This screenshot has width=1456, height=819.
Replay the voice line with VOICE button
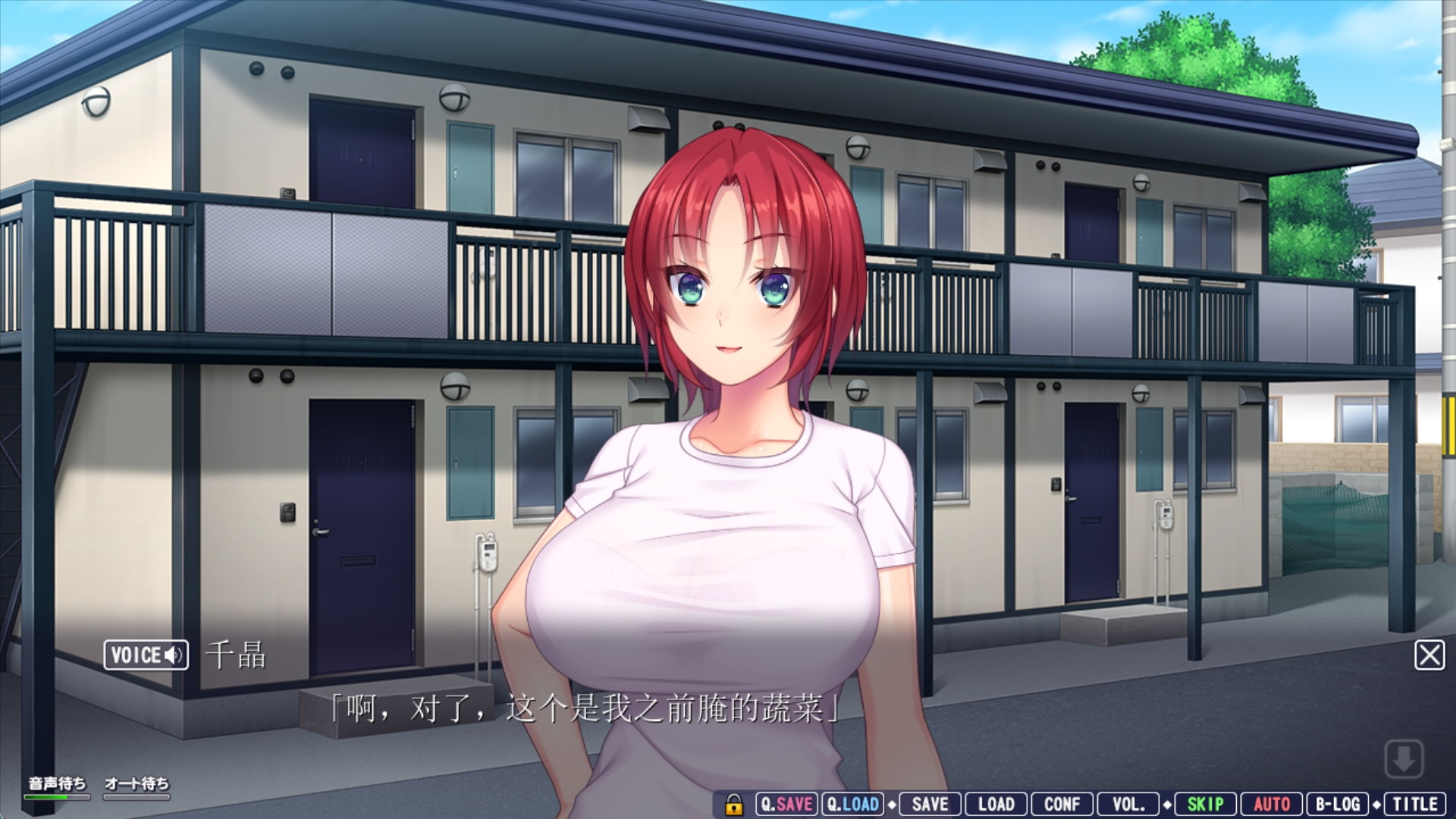[146, 655]
